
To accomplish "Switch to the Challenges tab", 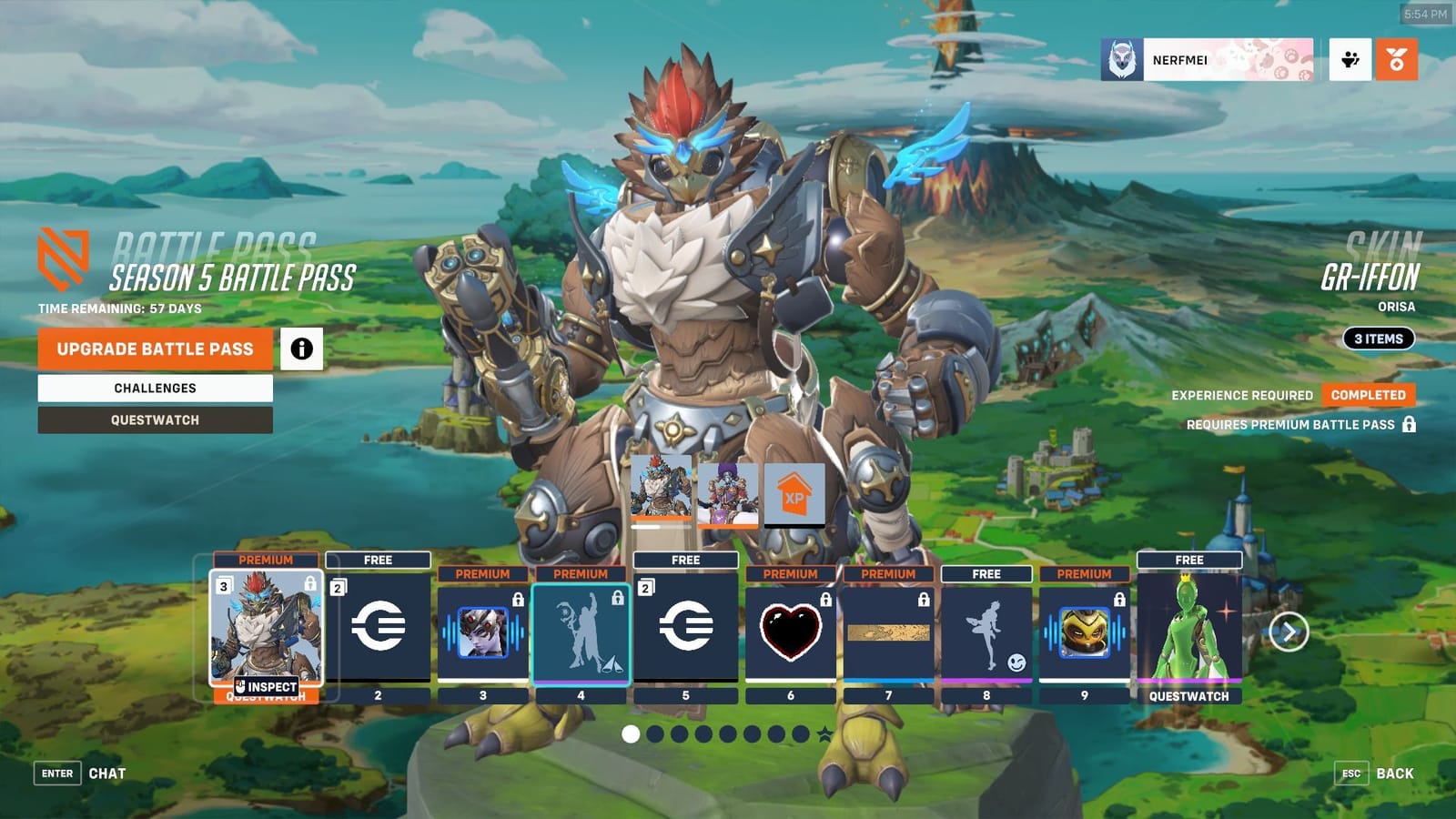I will tap(154, 388).
